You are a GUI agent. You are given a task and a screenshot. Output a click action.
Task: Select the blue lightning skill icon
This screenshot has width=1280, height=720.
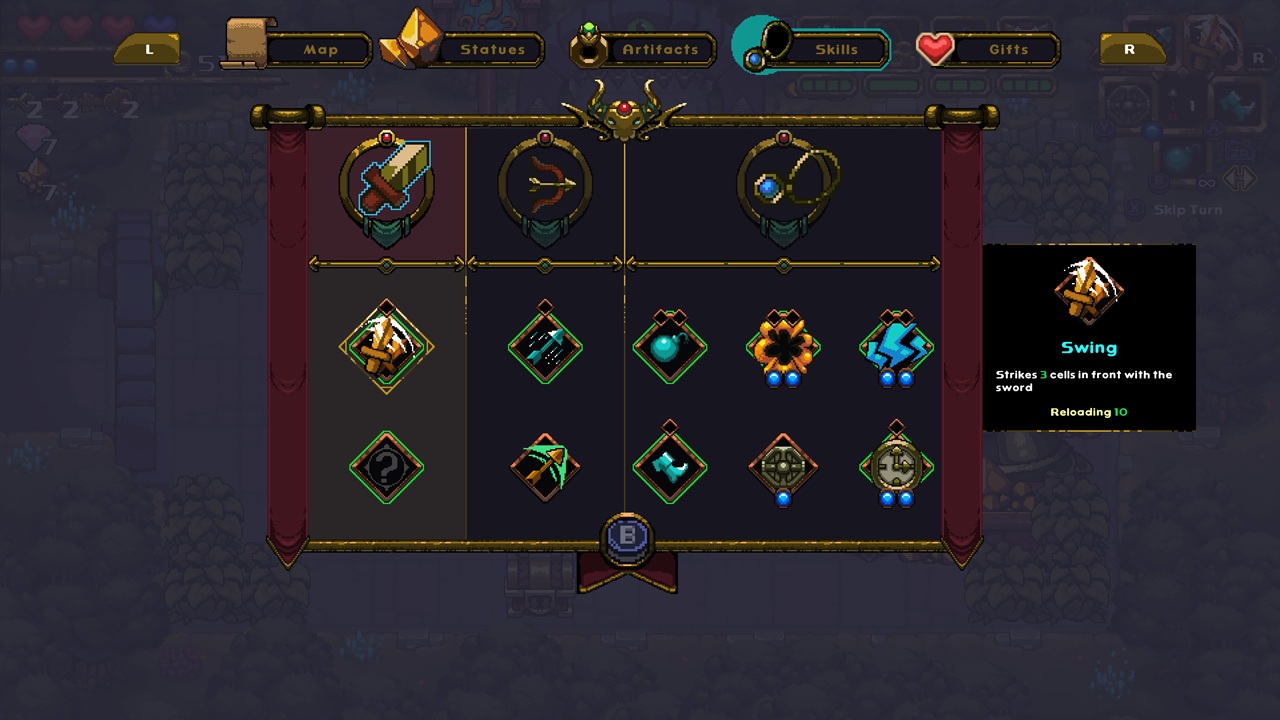(x=896, y=348)
